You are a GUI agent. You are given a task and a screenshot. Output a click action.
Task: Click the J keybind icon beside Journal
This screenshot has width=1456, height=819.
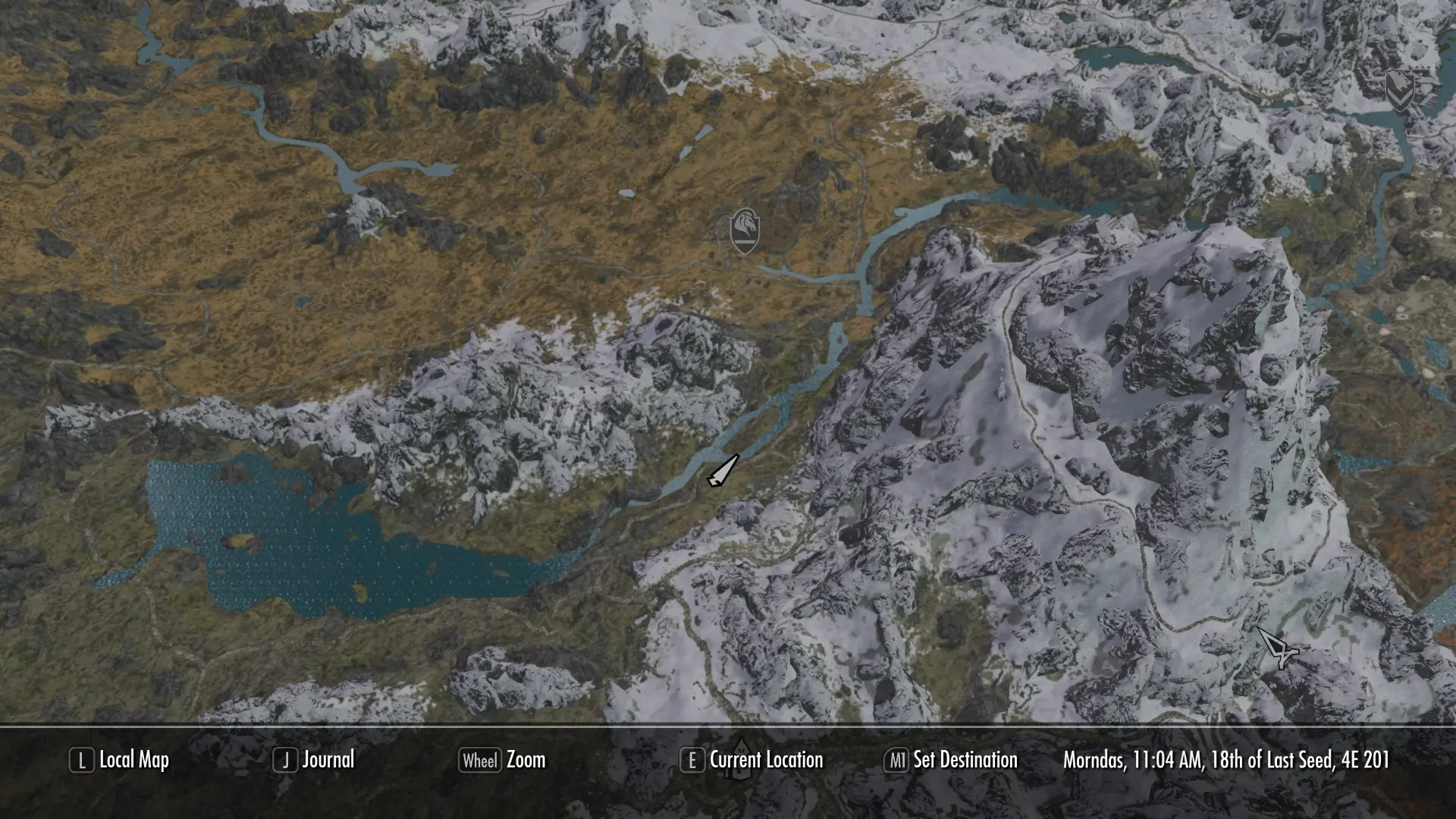tap(284, 761)
